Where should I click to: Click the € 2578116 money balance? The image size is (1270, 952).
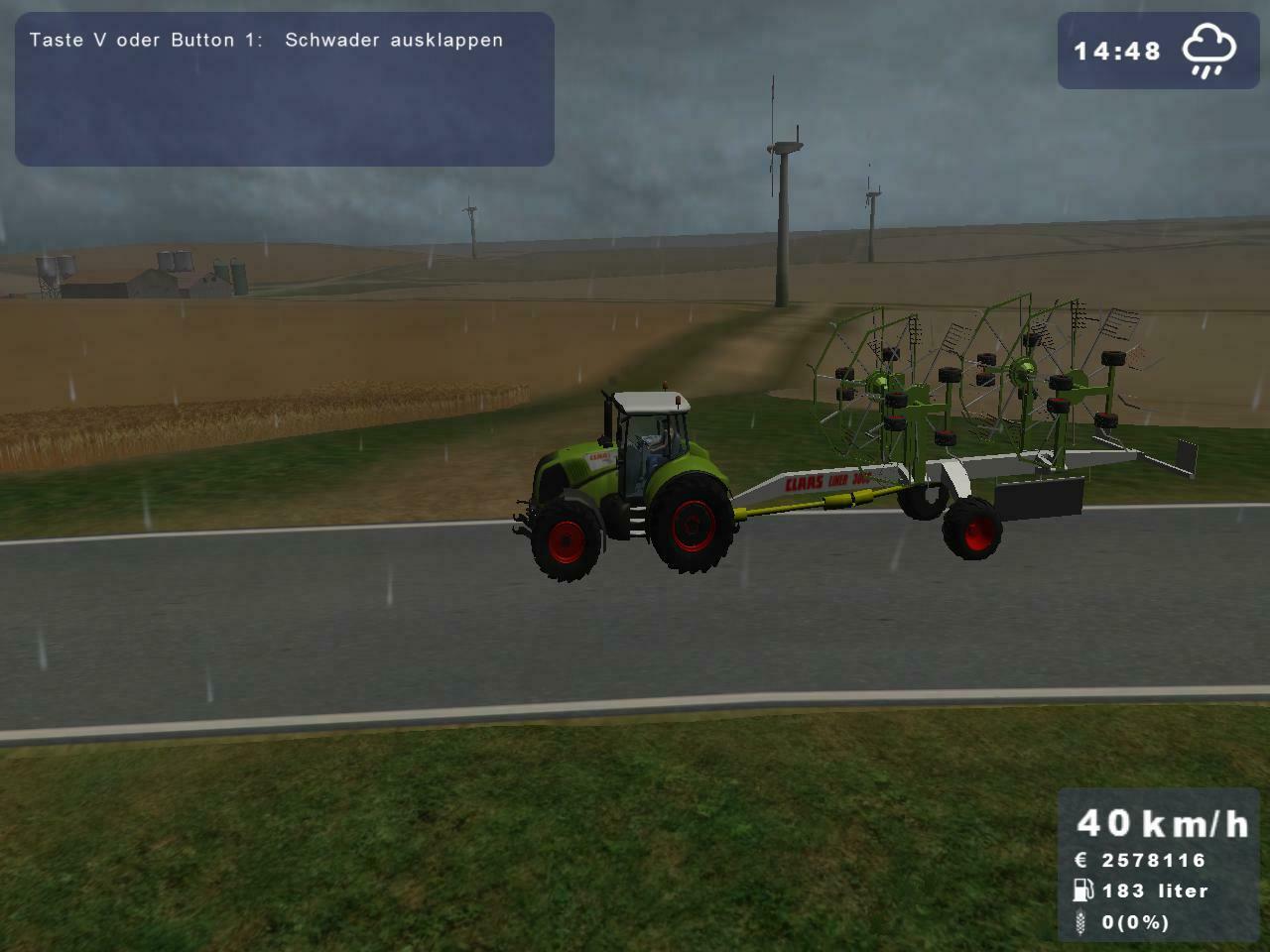(1141, 861)
